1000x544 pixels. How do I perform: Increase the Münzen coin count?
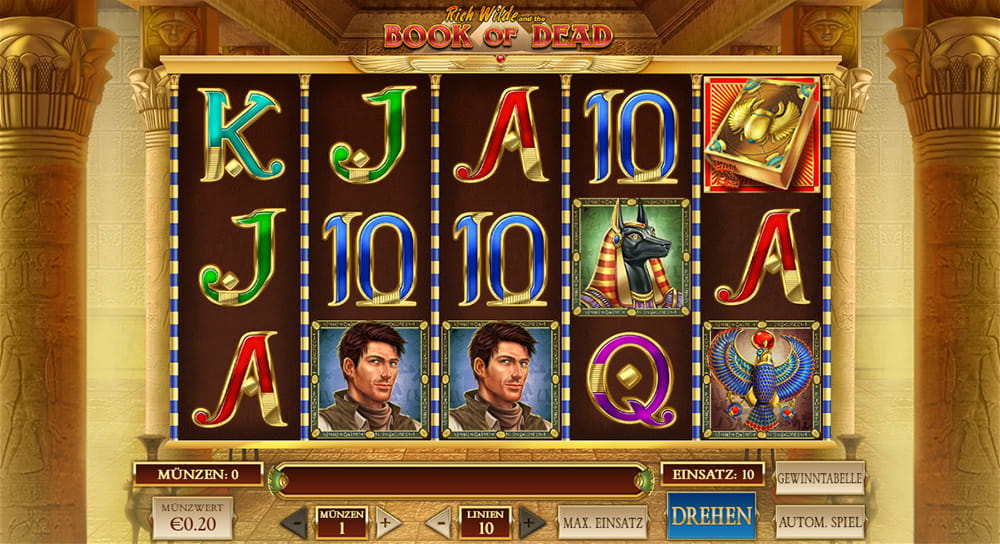coord(388,522)
